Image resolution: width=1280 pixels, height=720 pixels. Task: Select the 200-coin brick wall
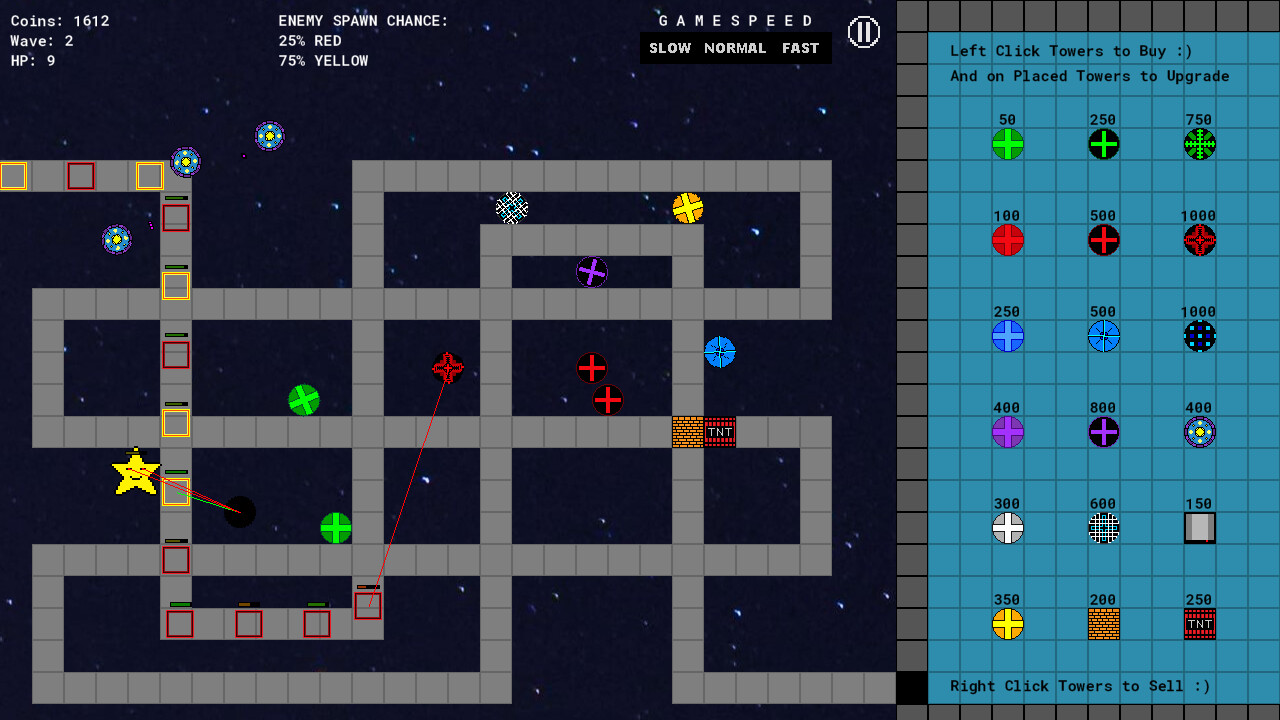[x=1103, y=624]
